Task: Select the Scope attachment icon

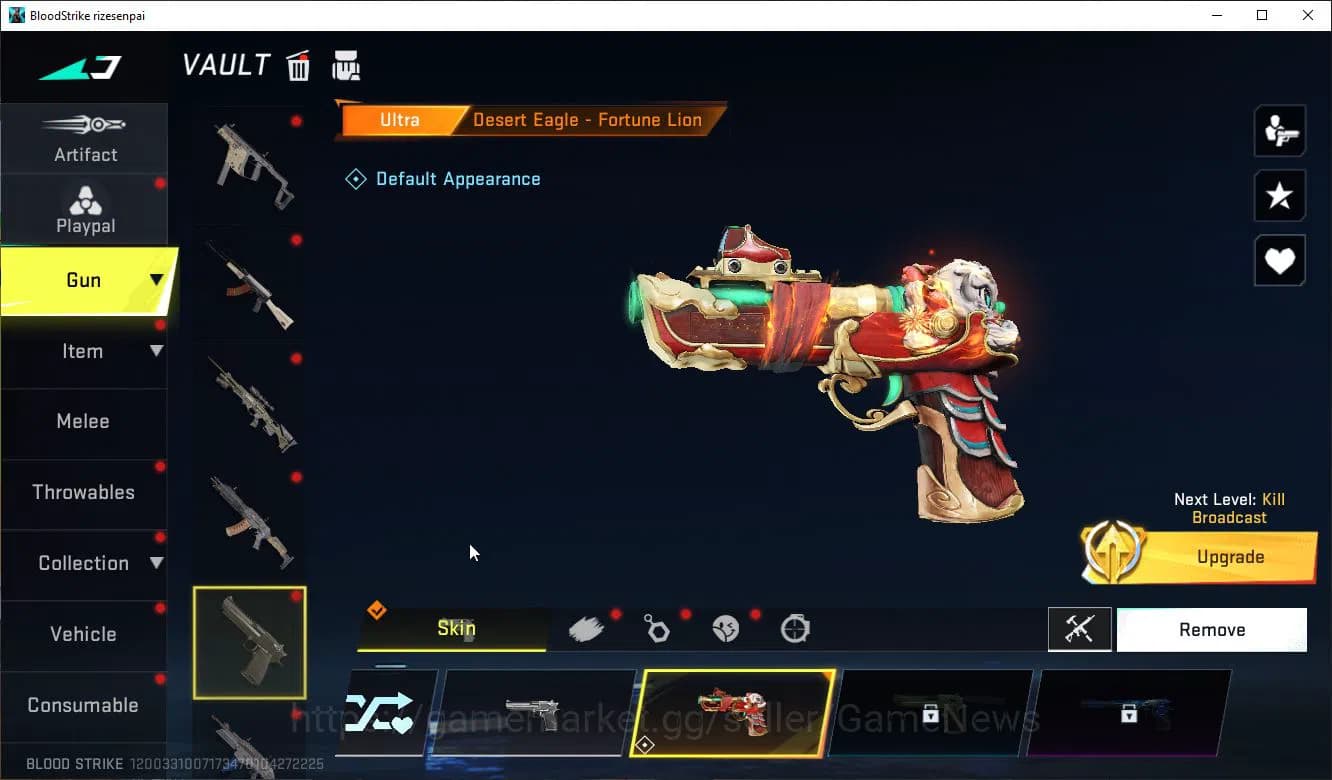Action: tap(795, 628)
